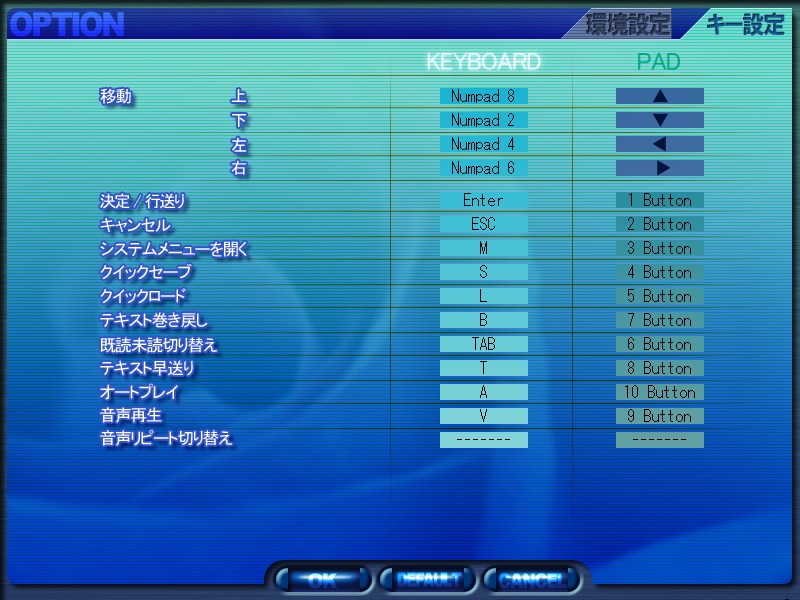Screen dimensions: 800x600
Task: Edit the Numpad 4 keyboard binding
Action: pyautogui.click(x=483, y=144)
